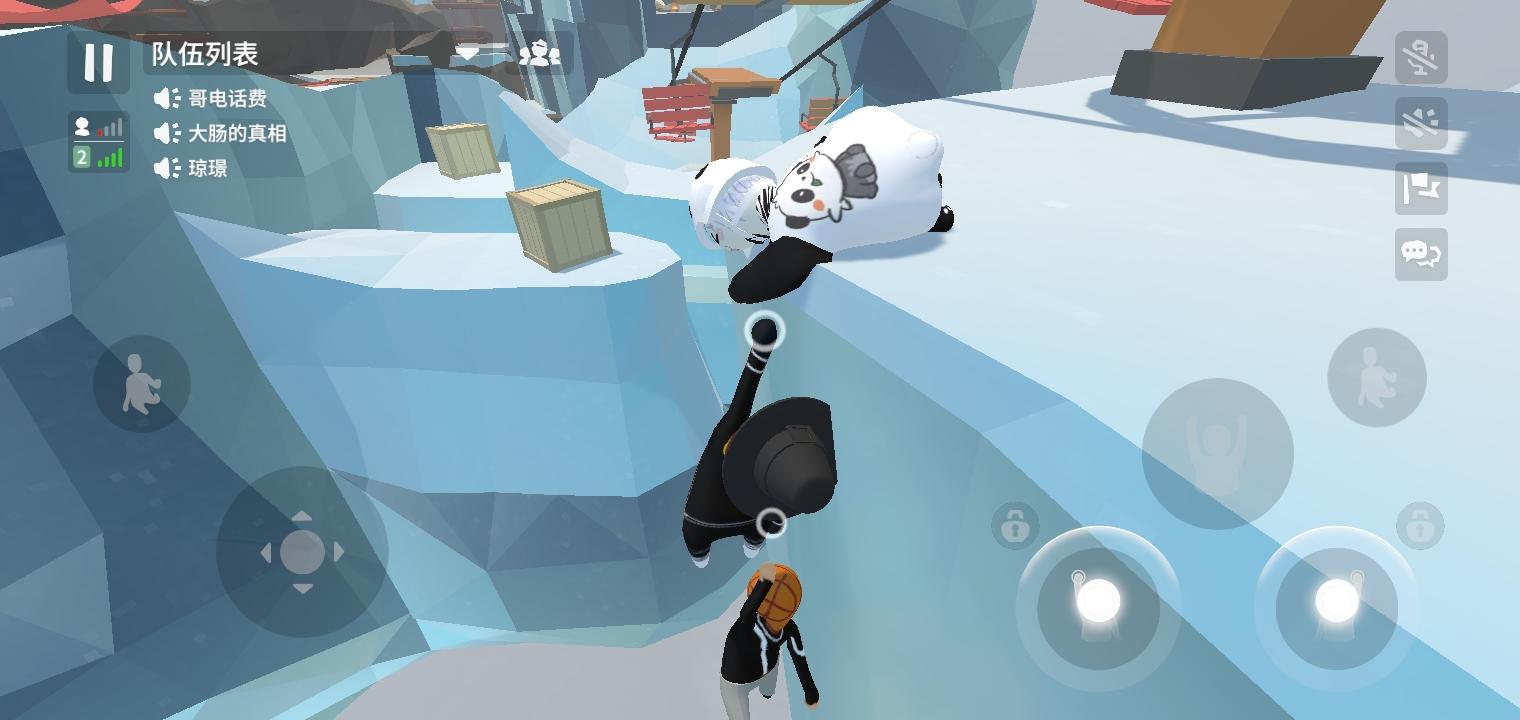Tap the left hand lock toggle
1520x720 pixels.
pos(1014,525)
